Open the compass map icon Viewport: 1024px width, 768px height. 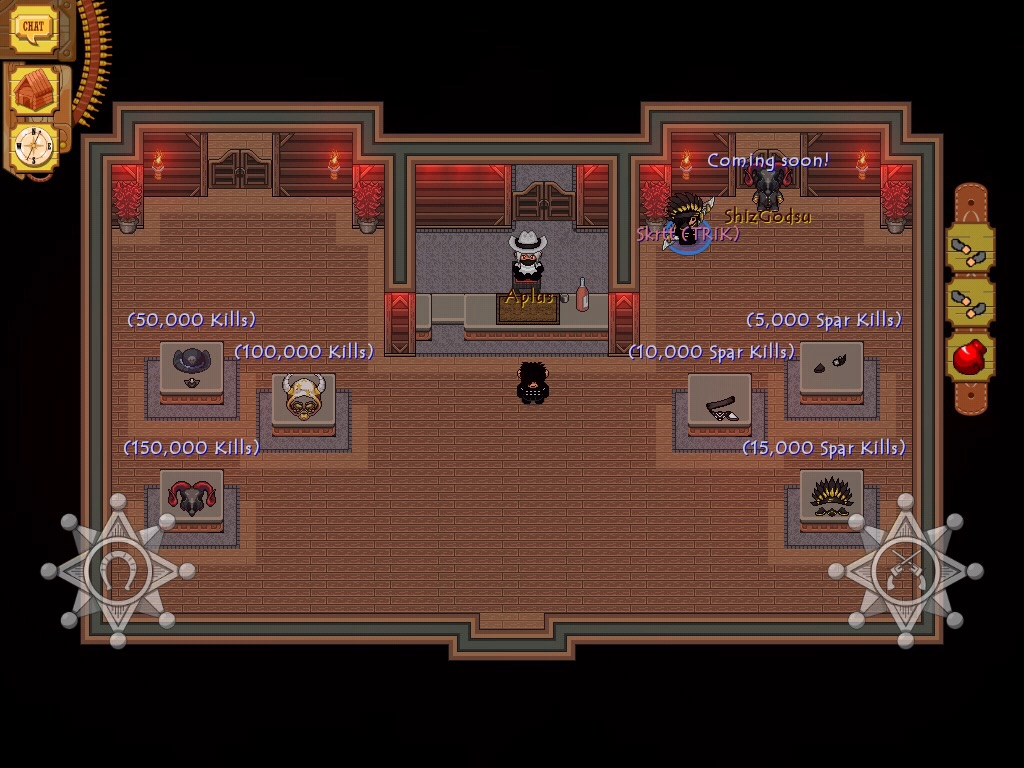(33, 147)
